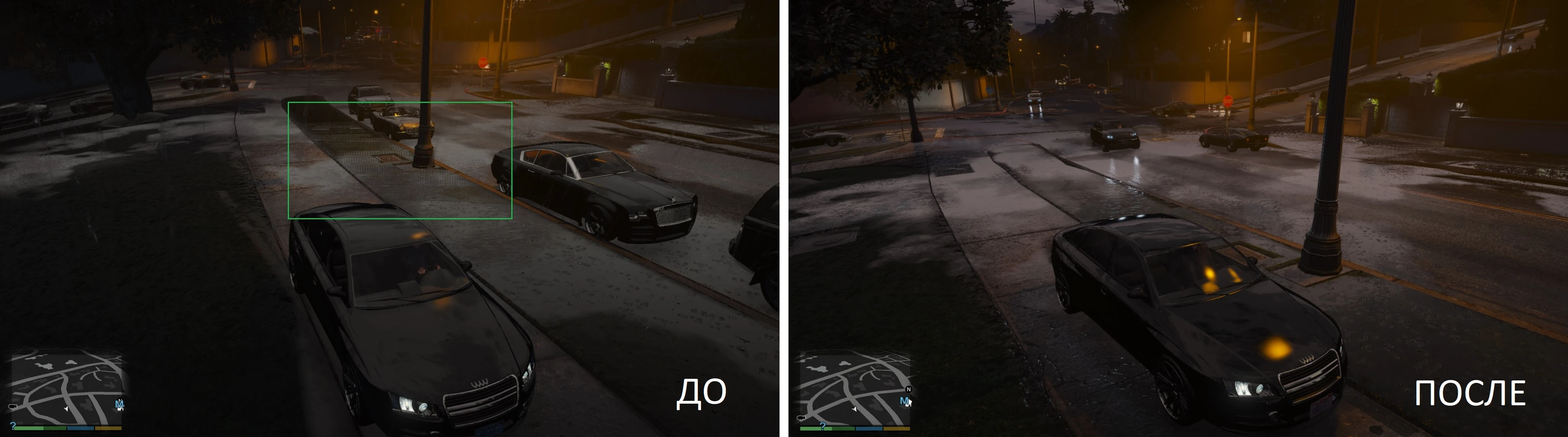Click the blimp icon on the left minimap
This screenshot has height=437, width=1568.
click(x=13, y=407)
